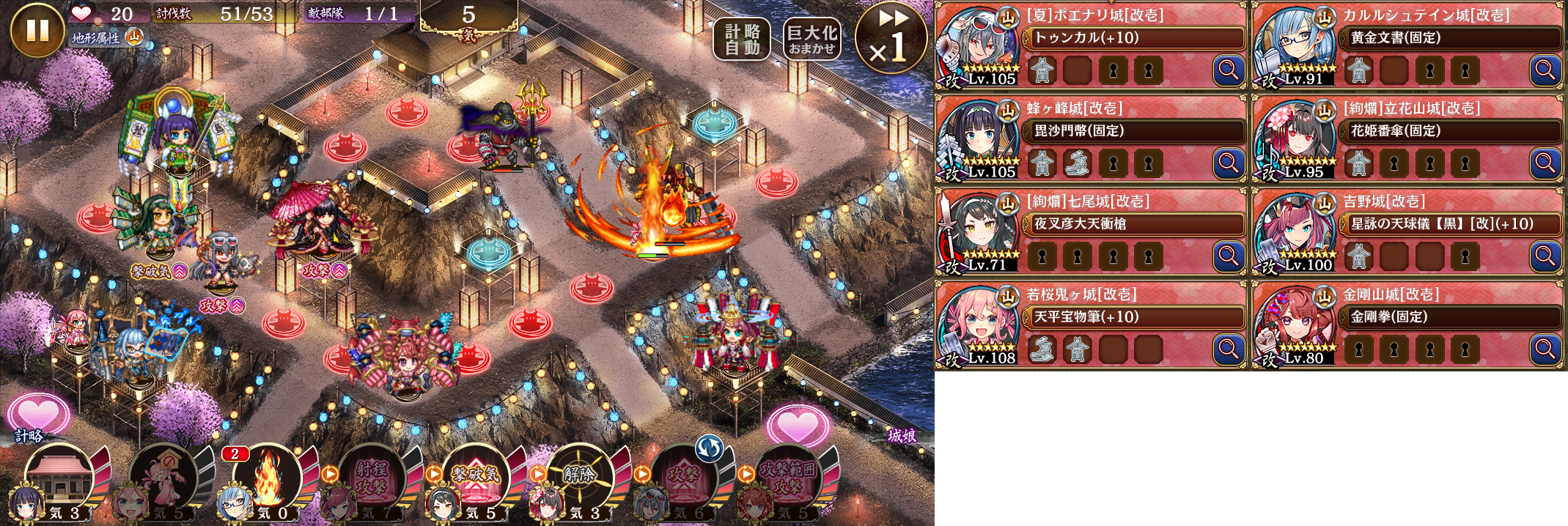
Task: Open 若桜鬼ヶ城 details via magnifier
Action: (x=1229, y=349)
